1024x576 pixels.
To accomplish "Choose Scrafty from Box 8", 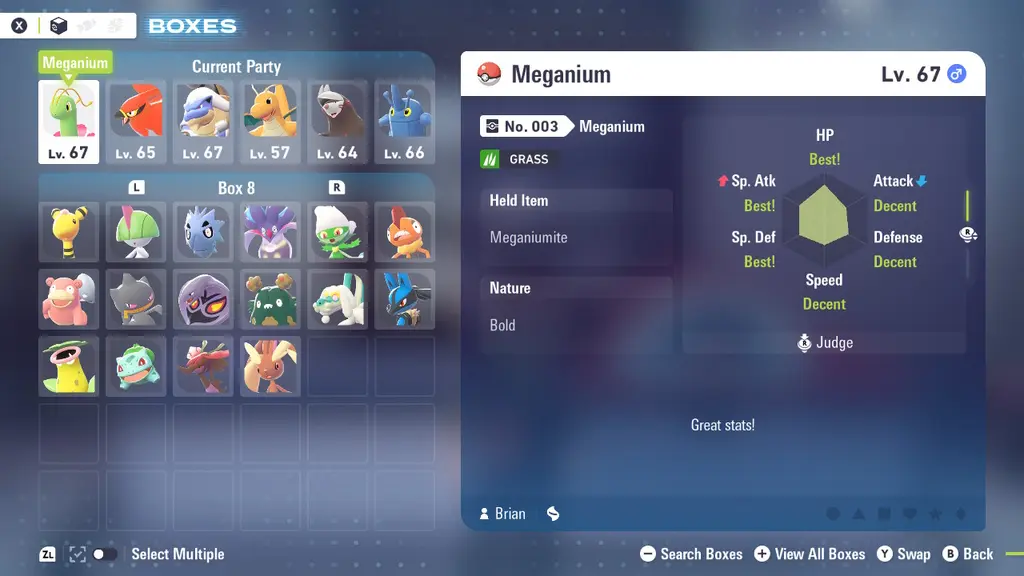I will click(404, 231).
